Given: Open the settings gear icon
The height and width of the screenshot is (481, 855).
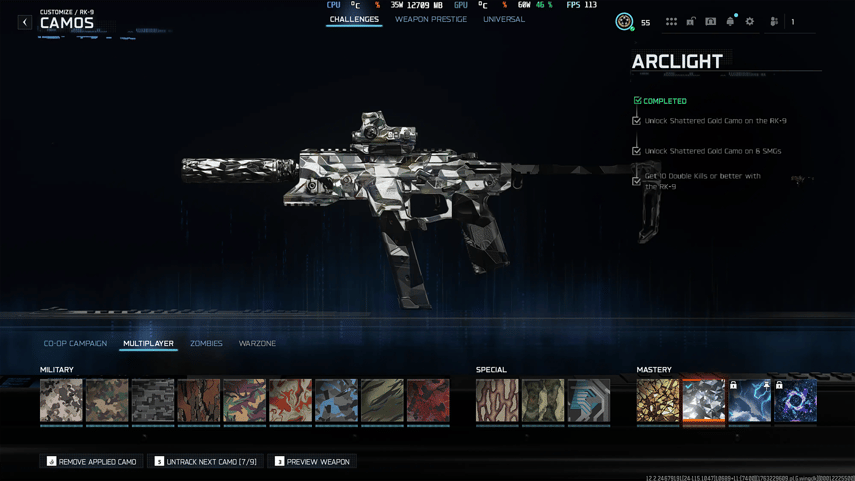Looking at the screenshot, I should (750, 21).
